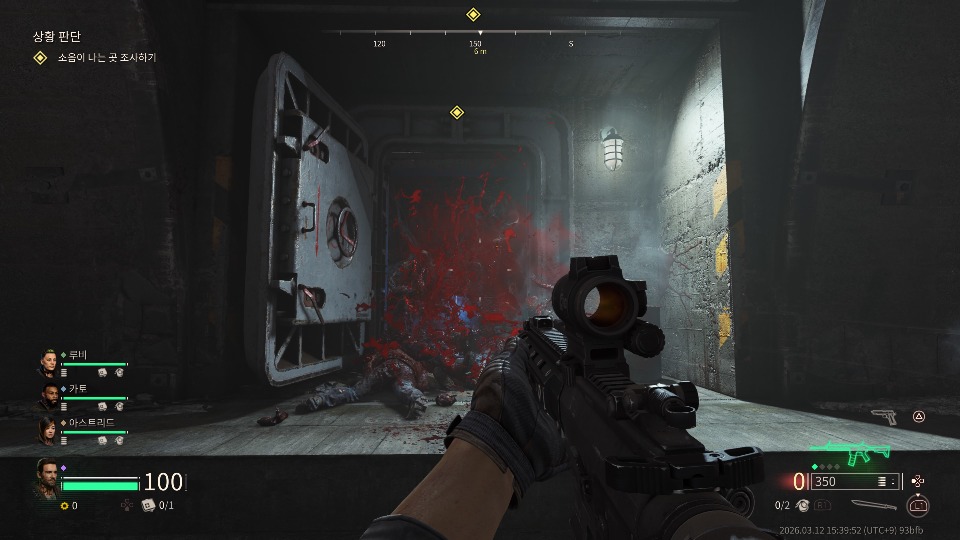Click teammate 루비's portrait
The height and width of the screenshot is (540, 960).
tap(49, 362)
